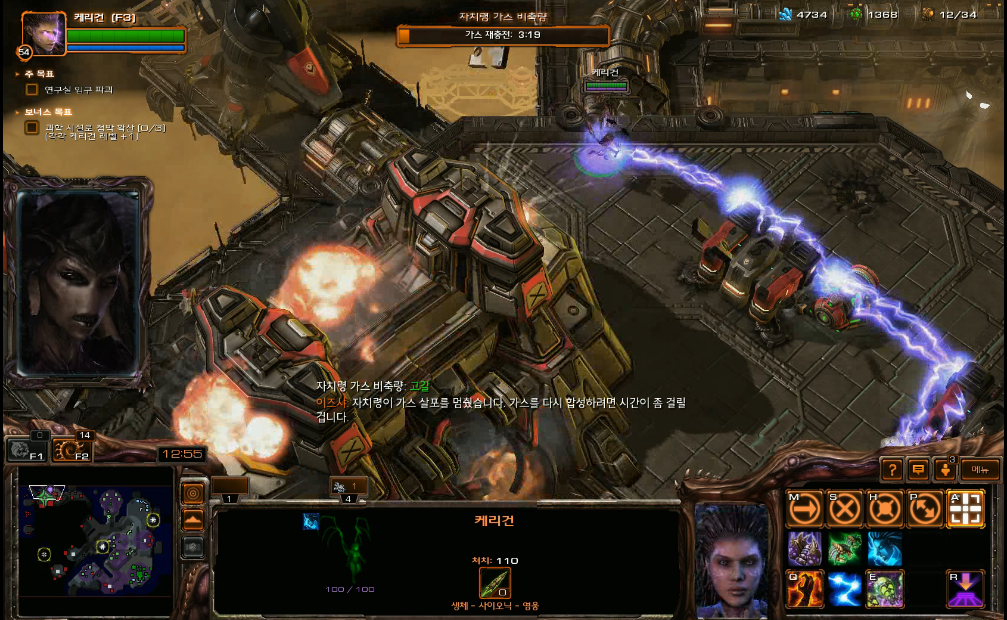The image size is (1007, 620).
Task: Issue the Move command arrow button
Action: [x=805, y=509]
